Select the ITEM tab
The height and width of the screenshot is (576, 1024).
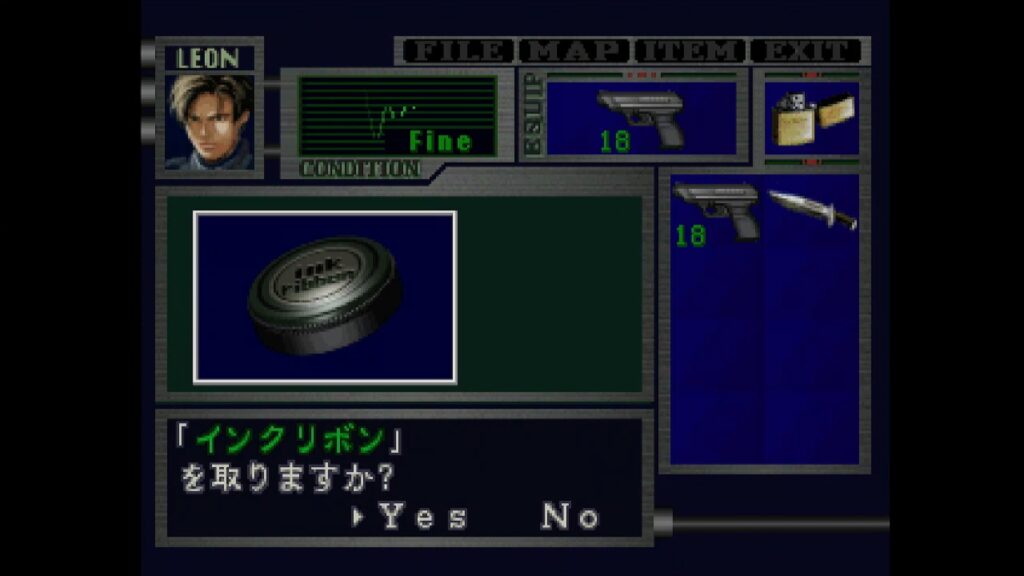[x=690, y=51]
